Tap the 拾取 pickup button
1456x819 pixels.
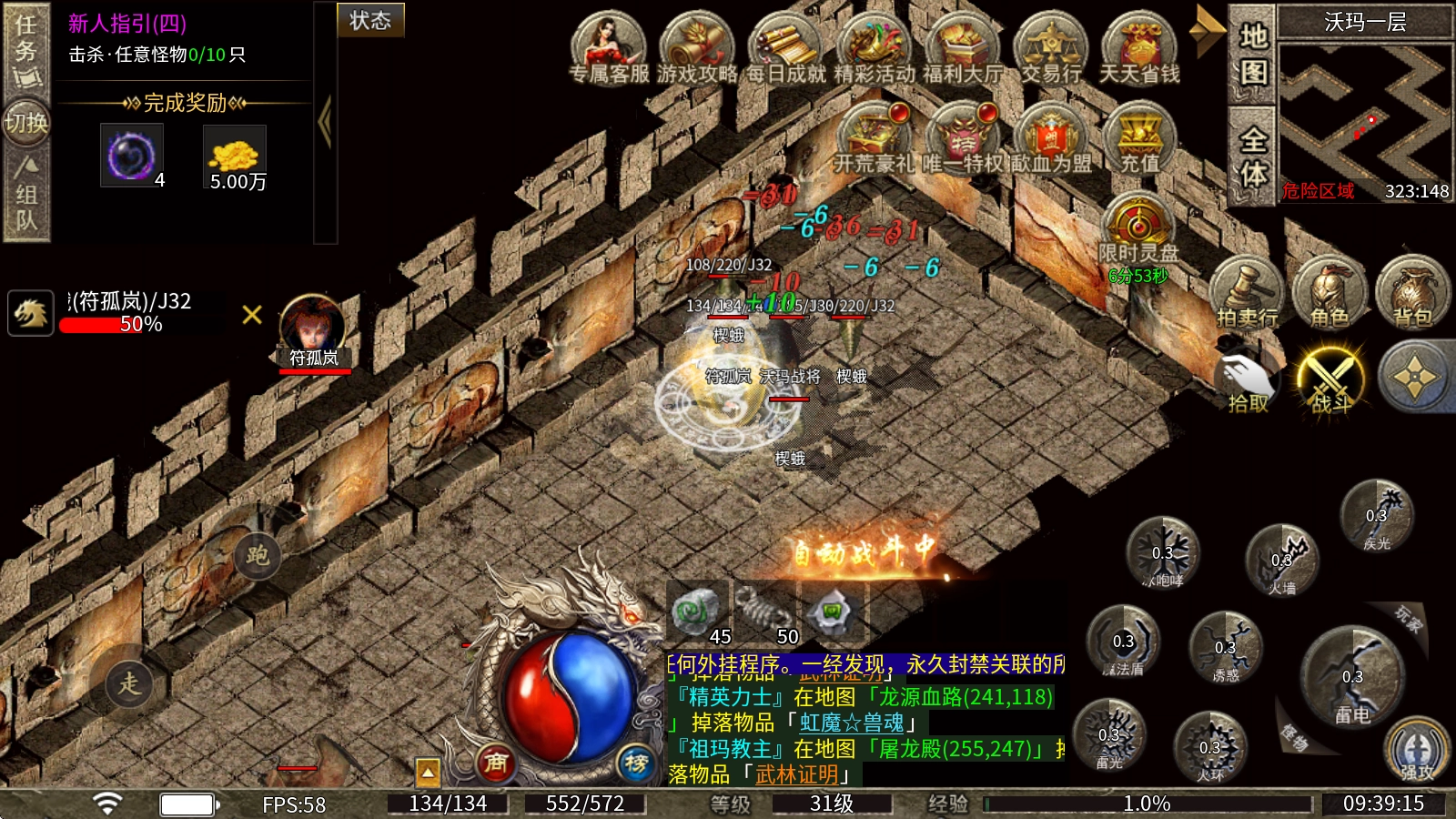point(1248,380)
